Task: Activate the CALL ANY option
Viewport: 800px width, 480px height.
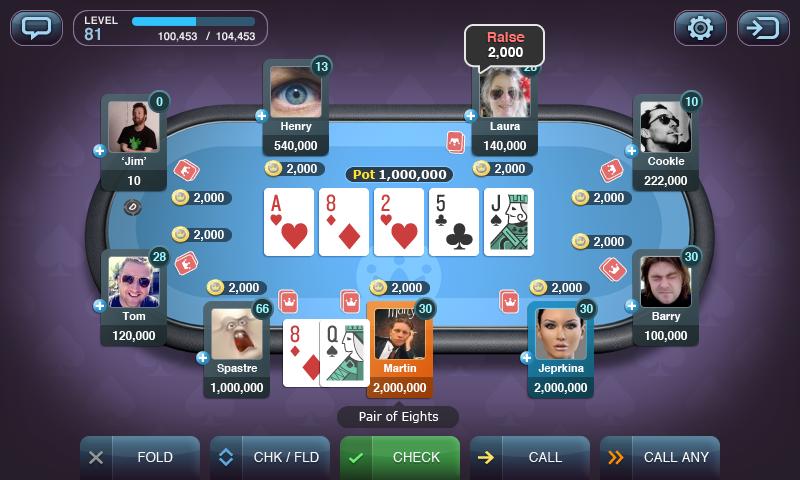Action: pos(659,457)
